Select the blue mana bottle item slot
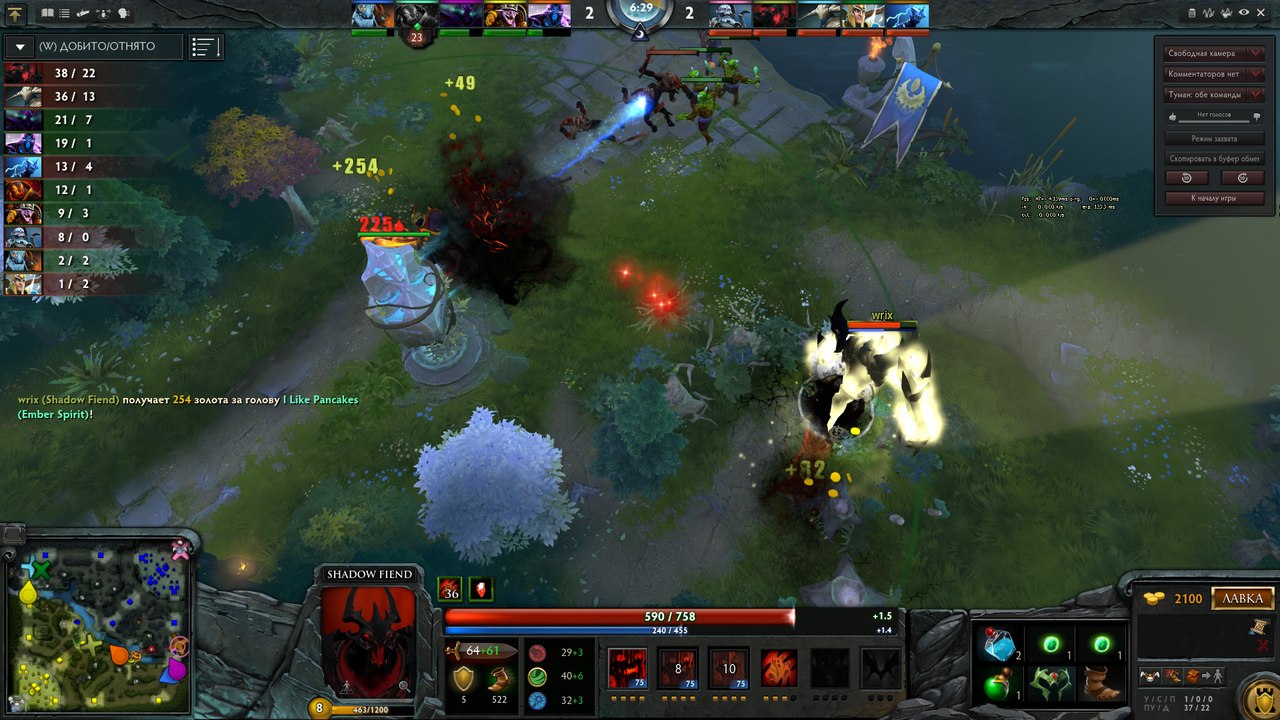1280x720 pixels. tap(1001, 645)
